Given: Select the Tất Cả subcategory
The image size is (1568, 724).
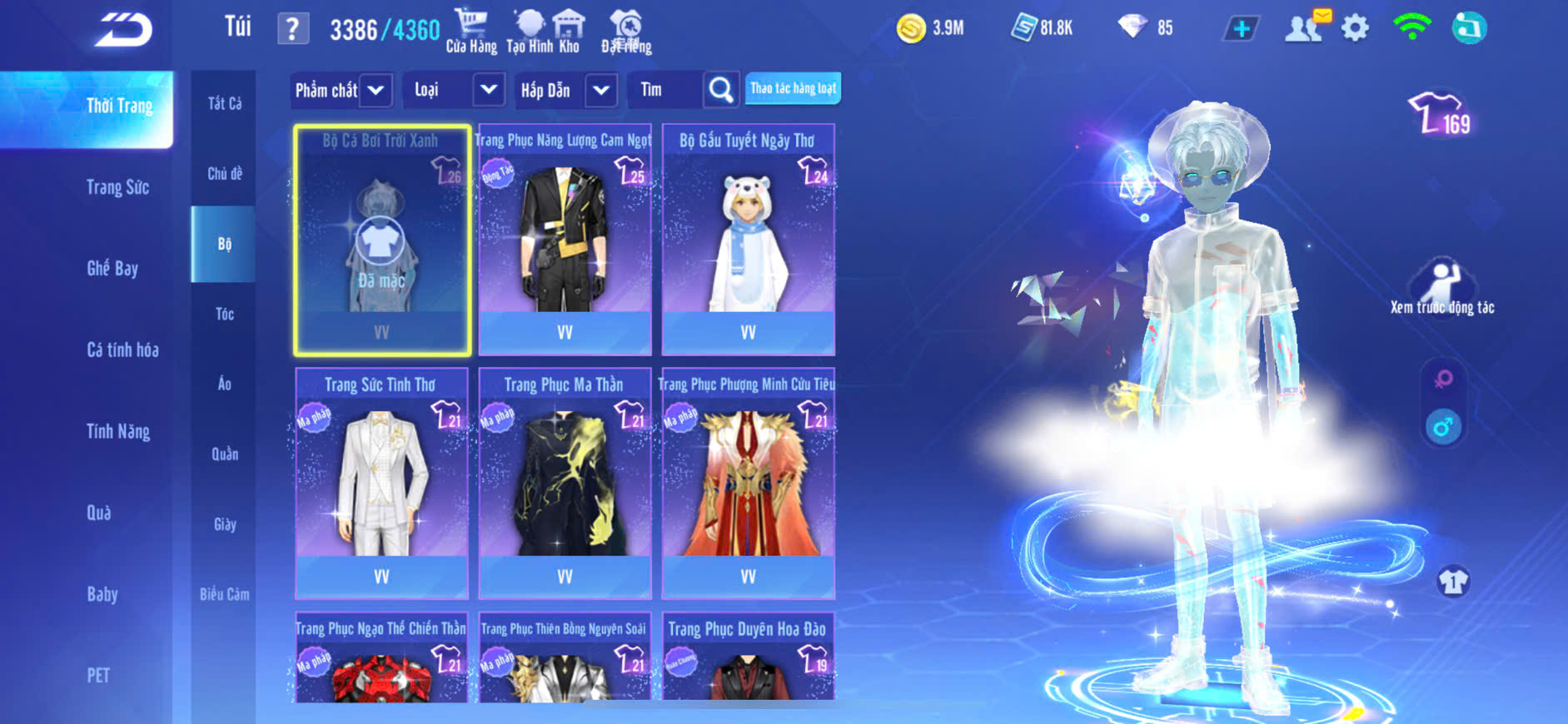Looking at the screenshot, I should pyautogui.click(x=224, y=103).
